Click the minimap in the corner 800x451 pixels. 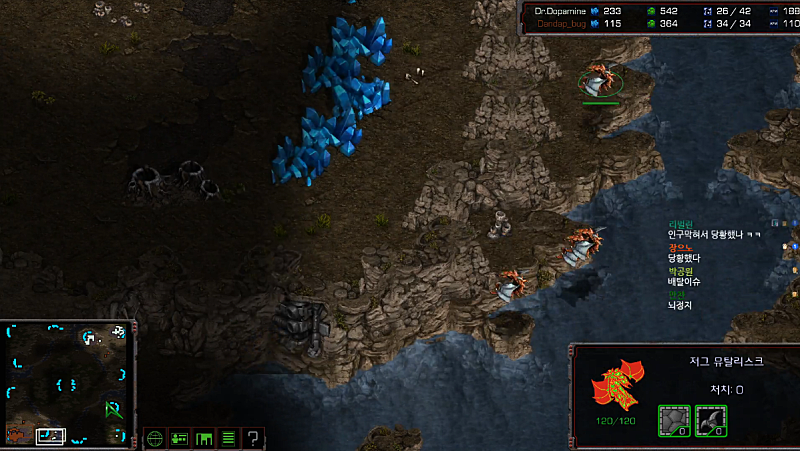pos(67,383)
